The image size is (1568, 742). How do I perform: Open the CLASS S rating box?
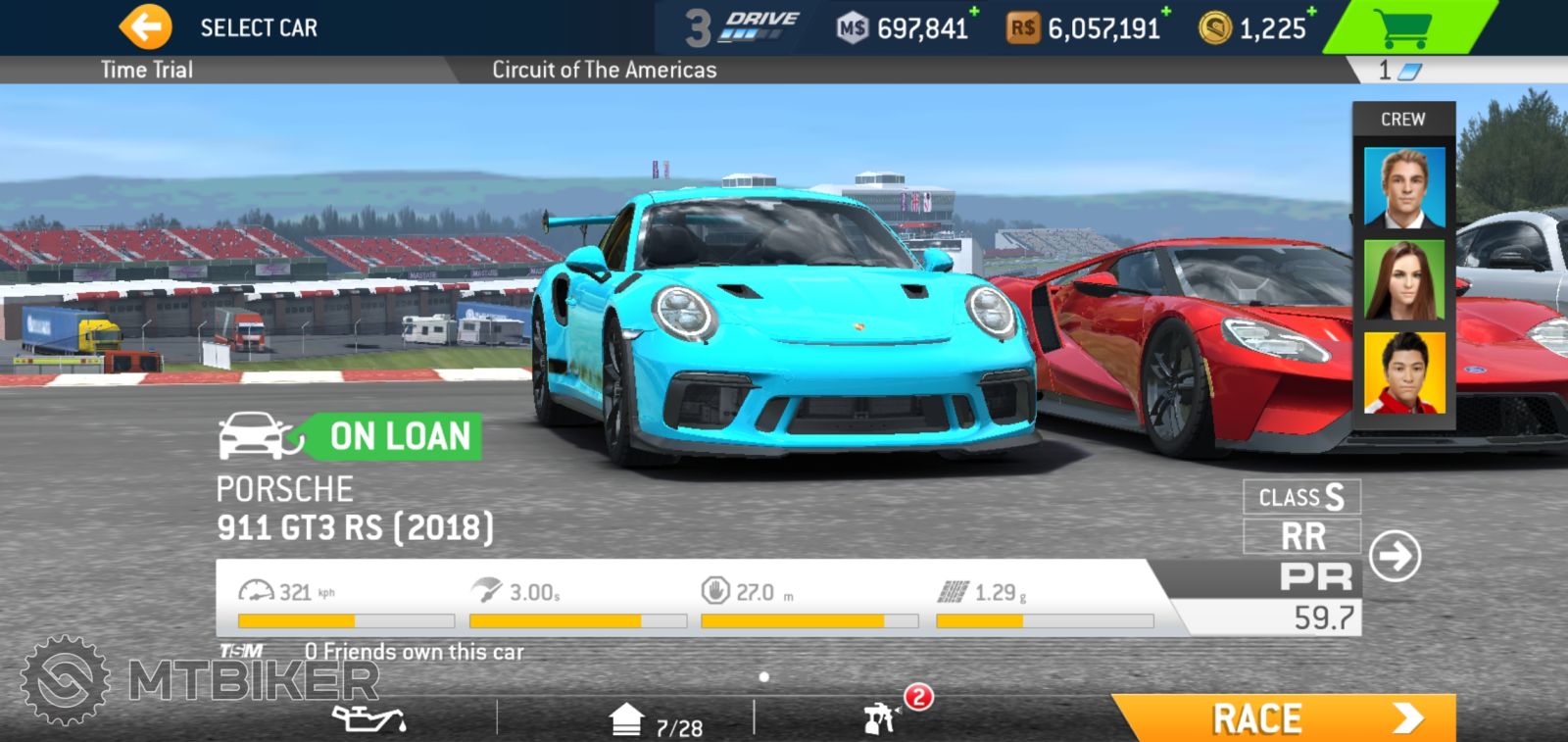[1301, 497]
